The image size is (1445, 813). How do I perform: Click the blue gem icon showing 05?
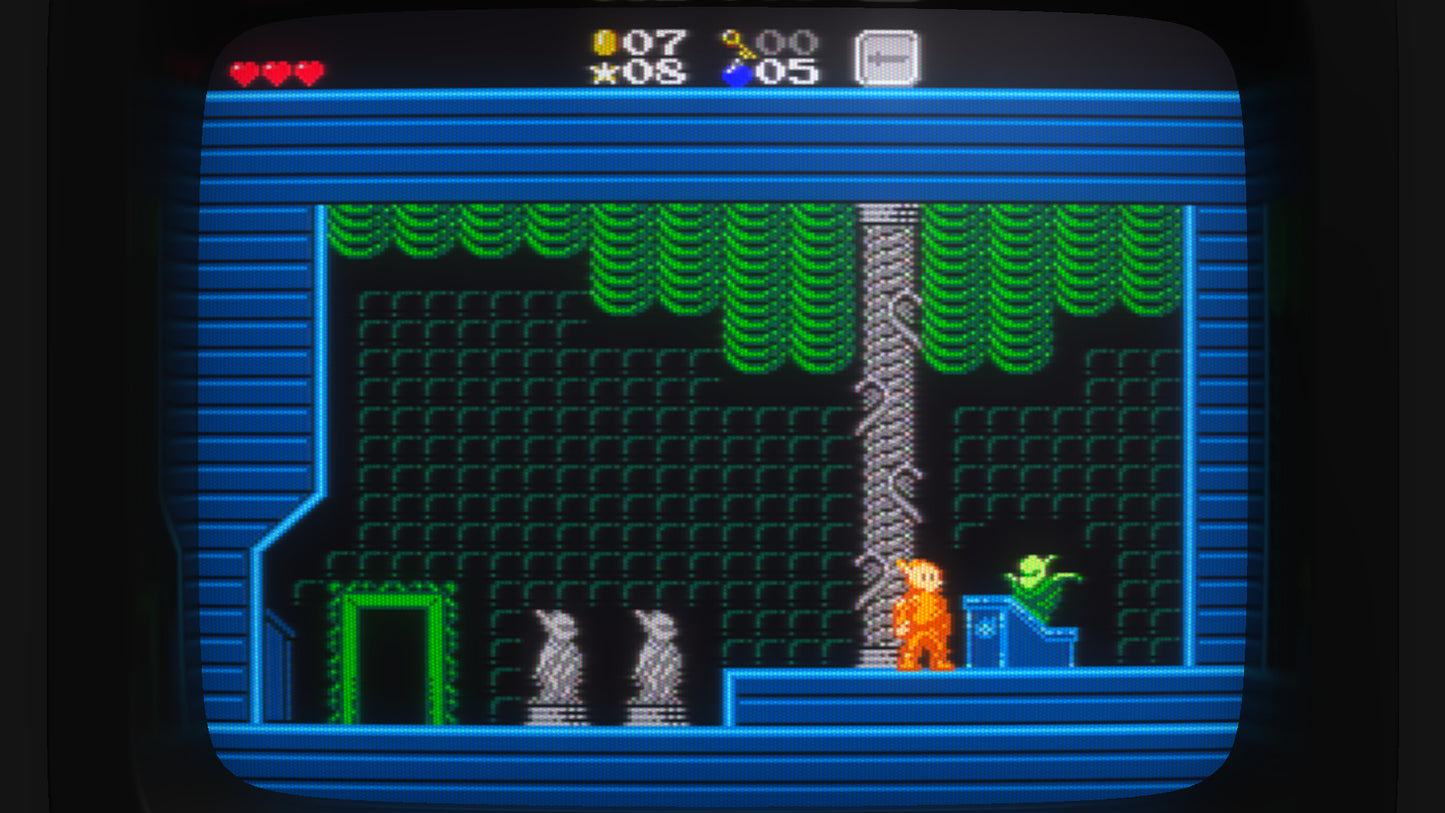tap(737, 71)
